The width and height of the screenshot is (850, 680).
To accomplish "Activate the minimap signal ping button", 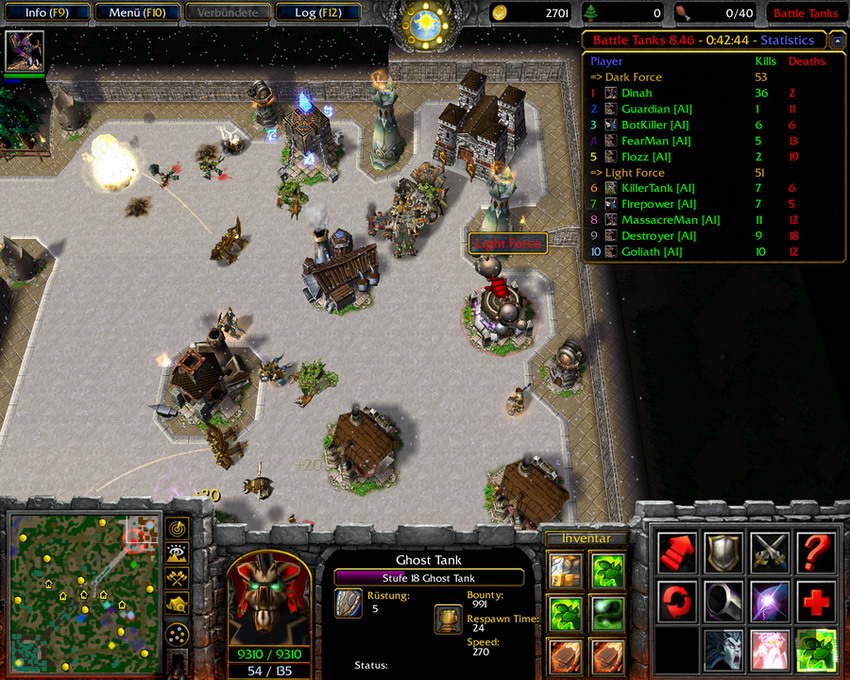I will point(178,528).
